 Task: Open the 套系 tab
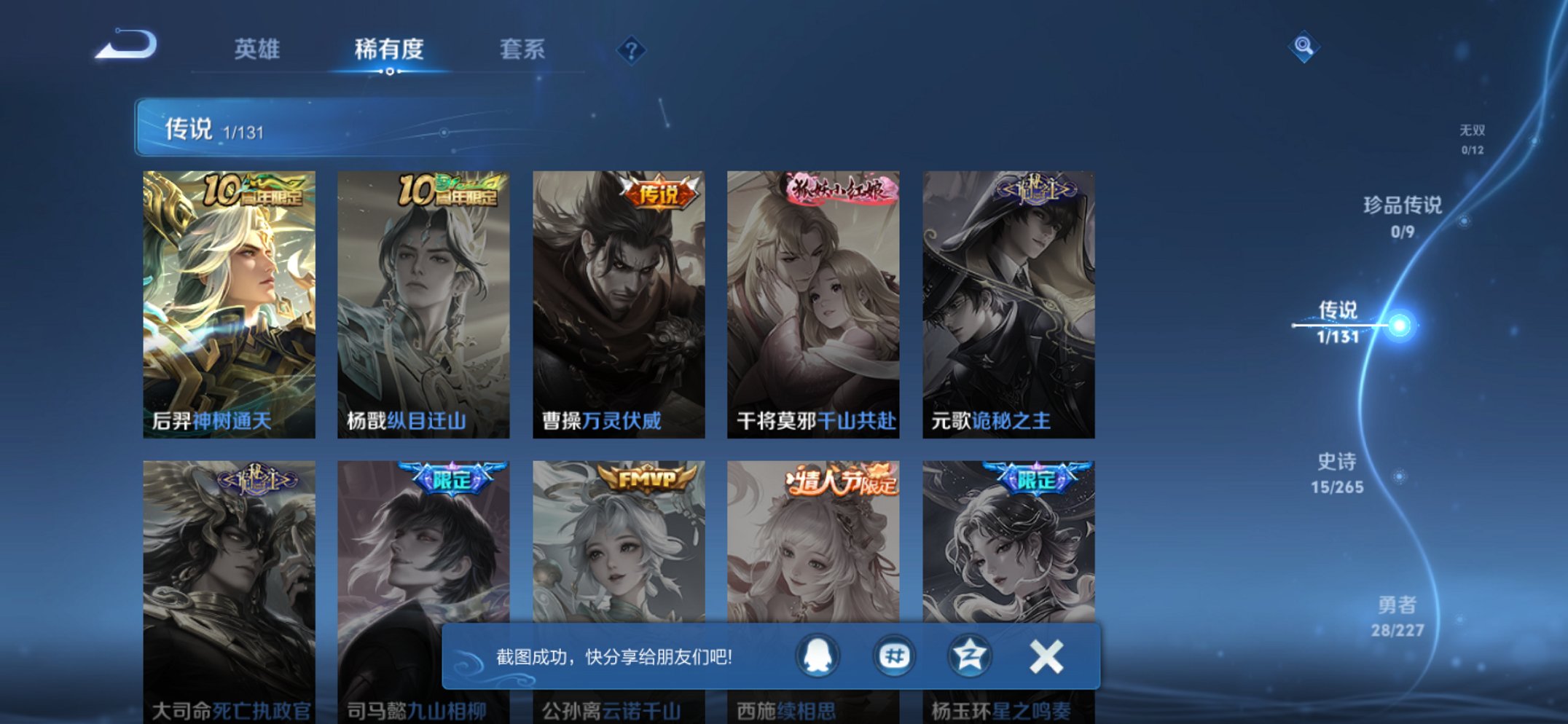coord(522,50)
